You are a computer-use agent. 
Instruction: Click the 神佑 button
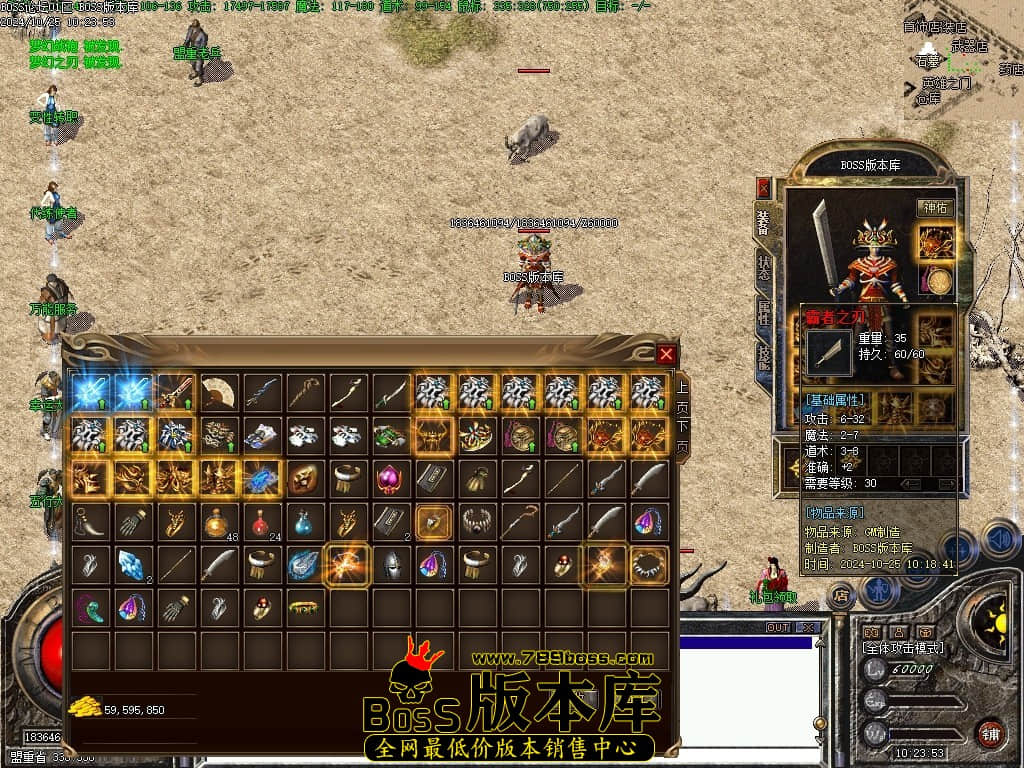click(934, 208)
